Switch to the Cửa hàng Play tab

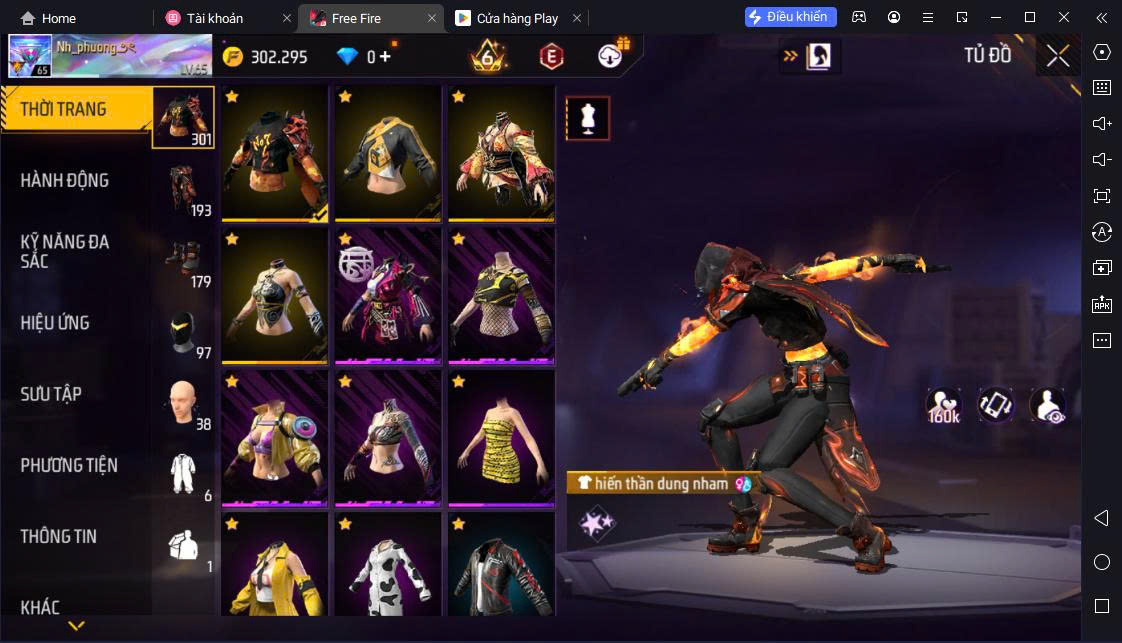pyautogui.click(x=516, y=18)
